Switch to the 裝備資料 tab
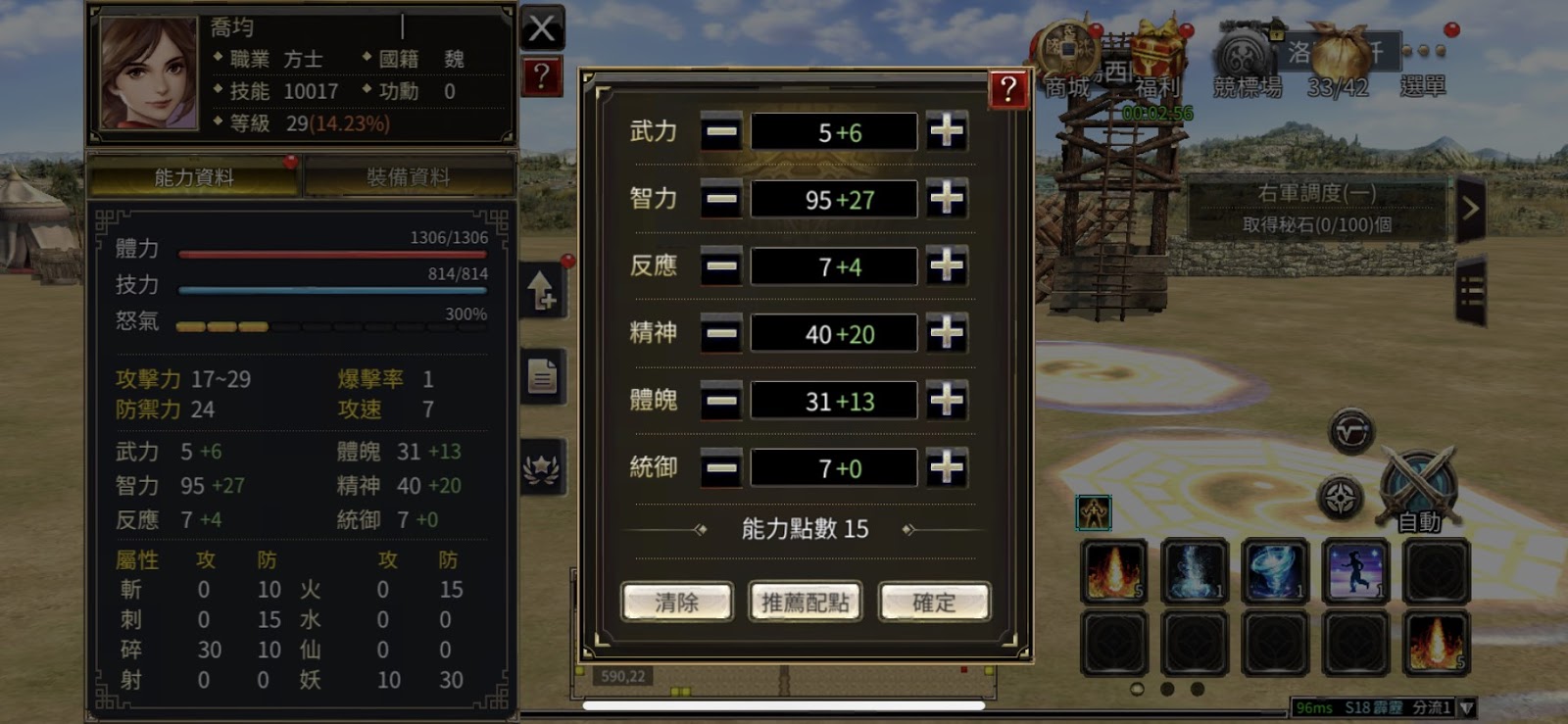 click(x=408, y=177)
